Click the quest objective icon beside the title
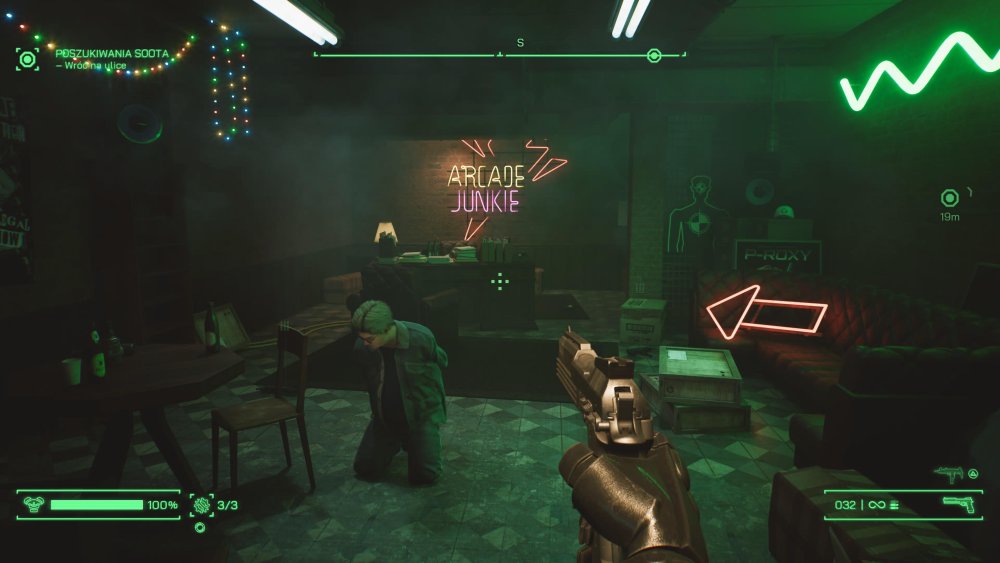The width and height of the screenshot is (1000, 563). [27, 58]
